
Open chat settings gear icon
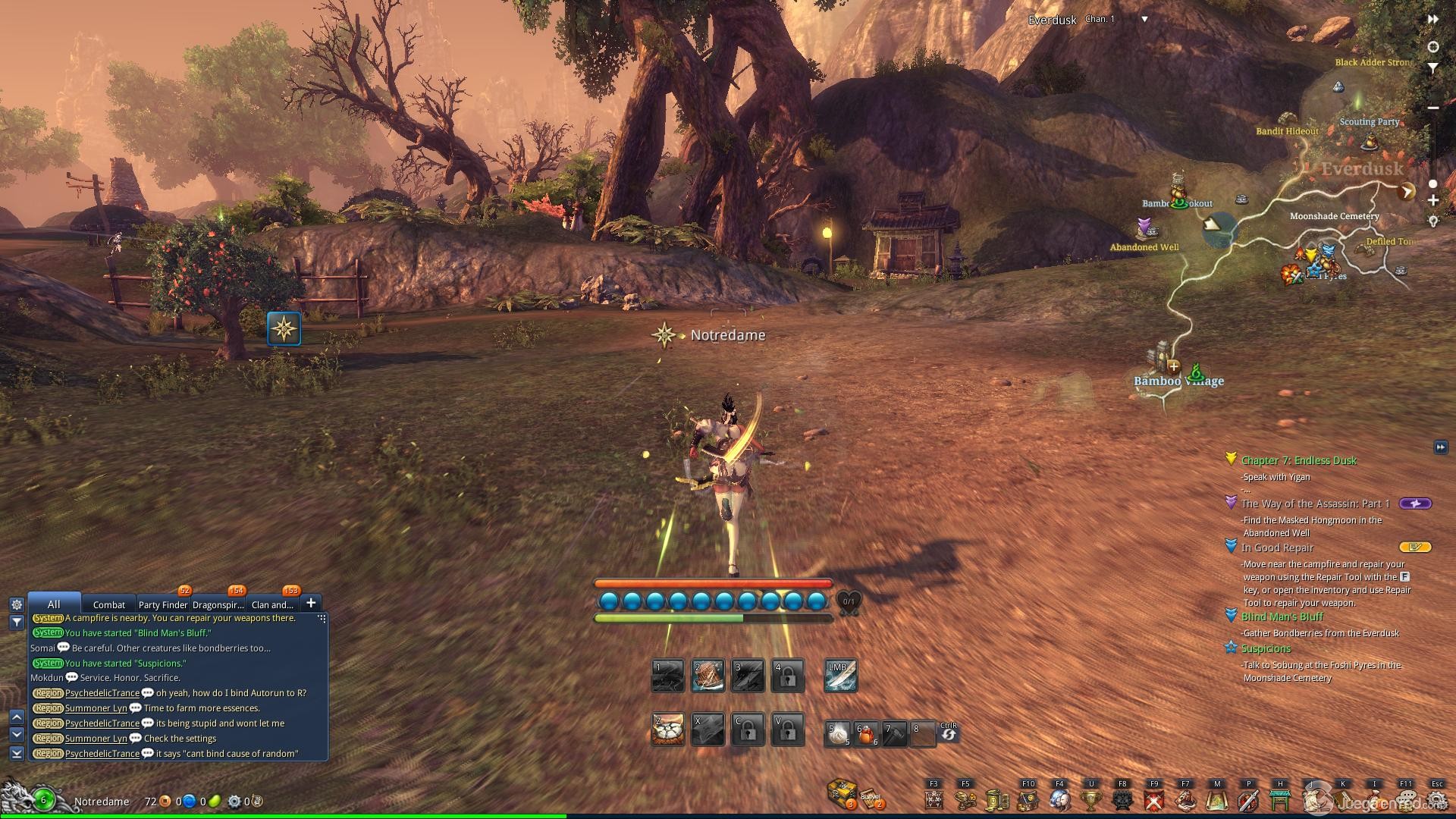pyautogui.click(x=17, y=604)
